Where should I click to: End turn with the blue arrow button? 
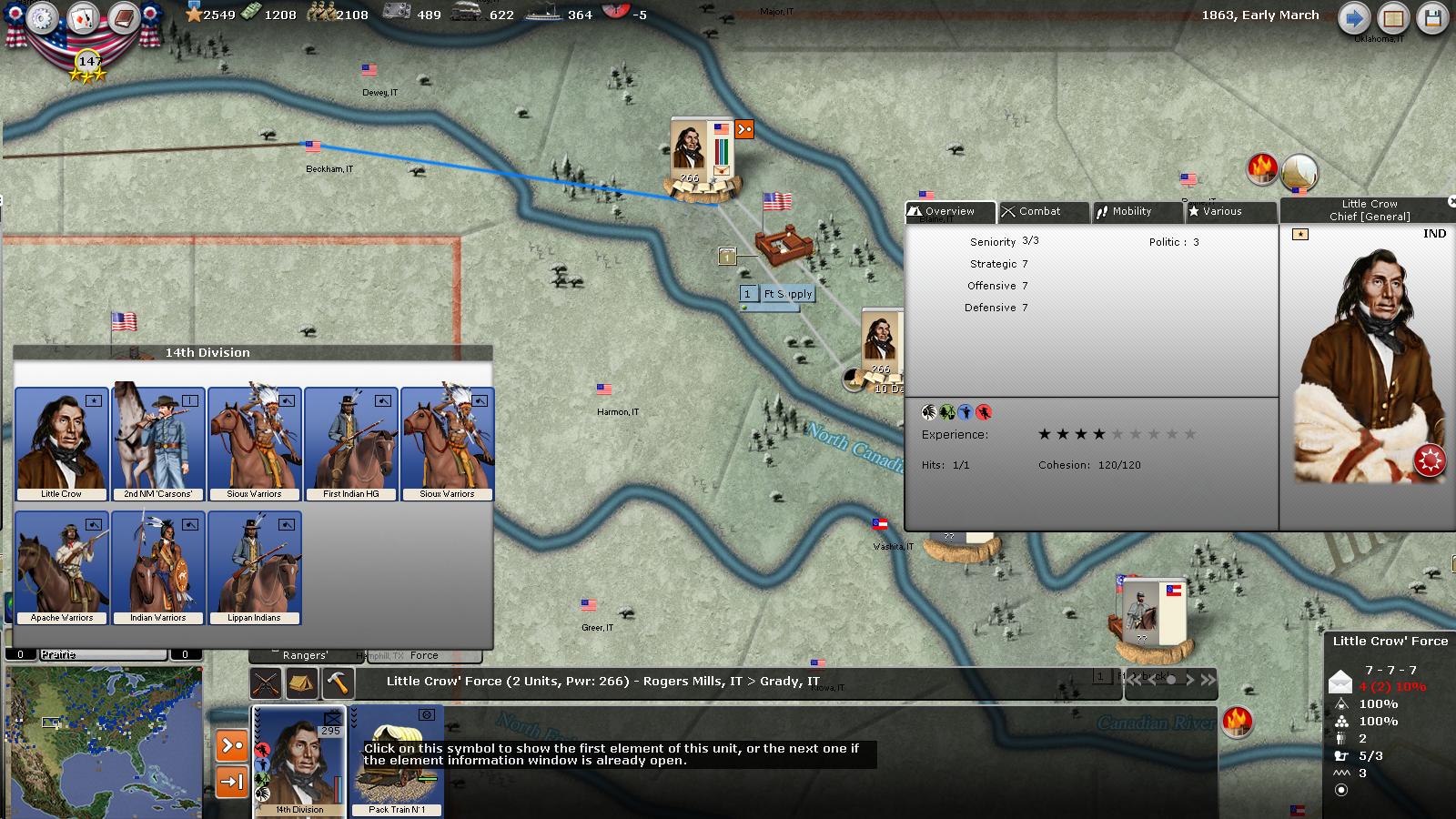(x=1353, y=19)
